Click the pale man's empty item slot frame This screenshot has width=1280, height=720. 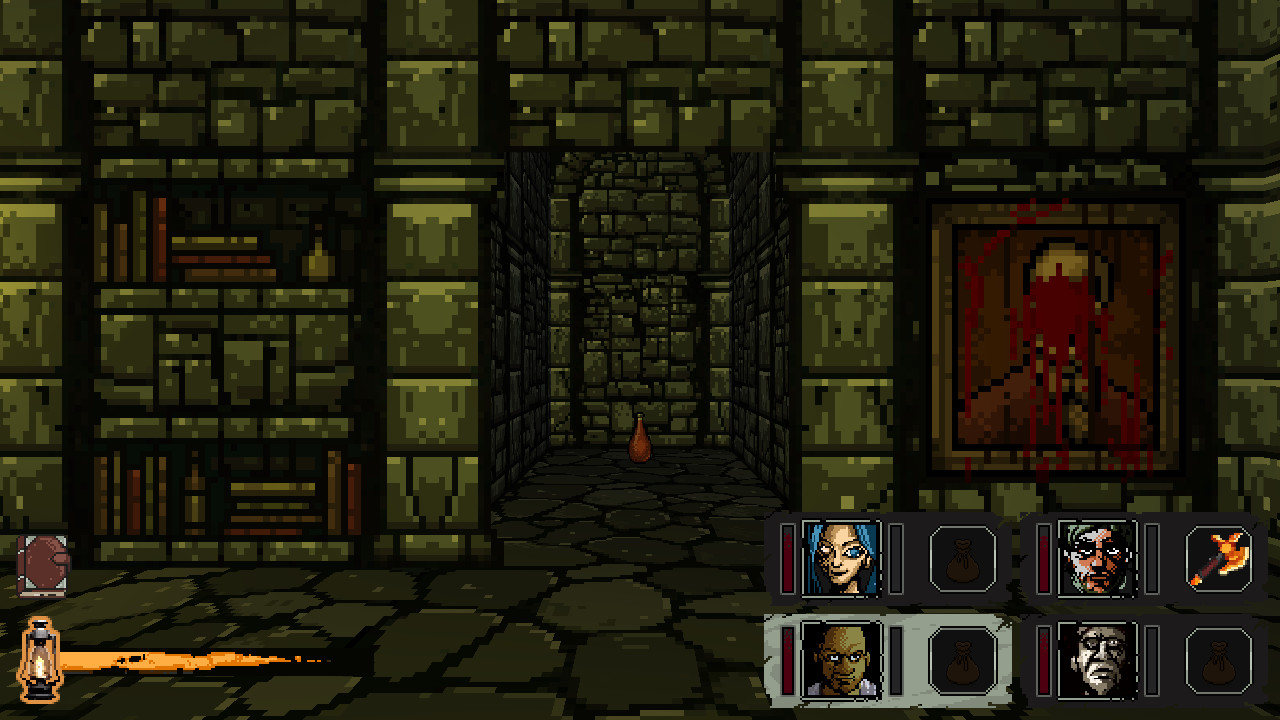click(1219, 660)
